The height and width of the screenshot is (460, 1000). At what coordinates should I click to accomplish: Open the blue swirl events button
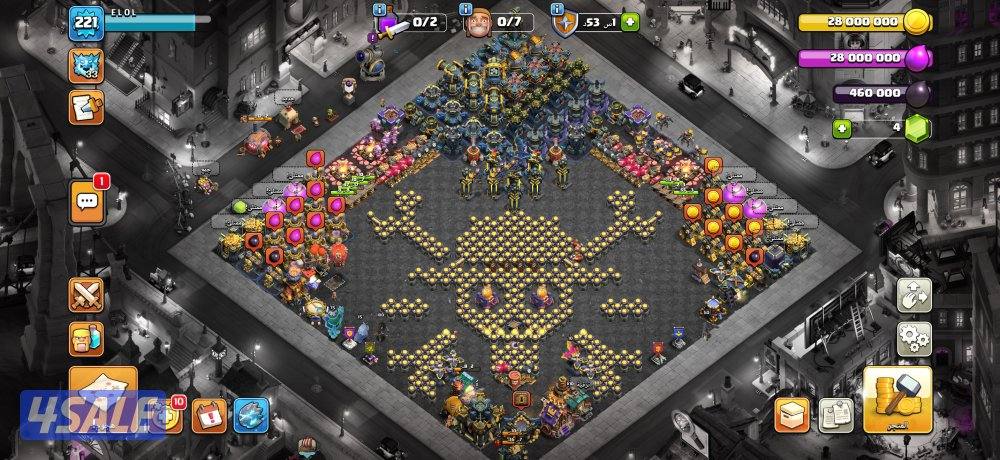tap(251, 414)
